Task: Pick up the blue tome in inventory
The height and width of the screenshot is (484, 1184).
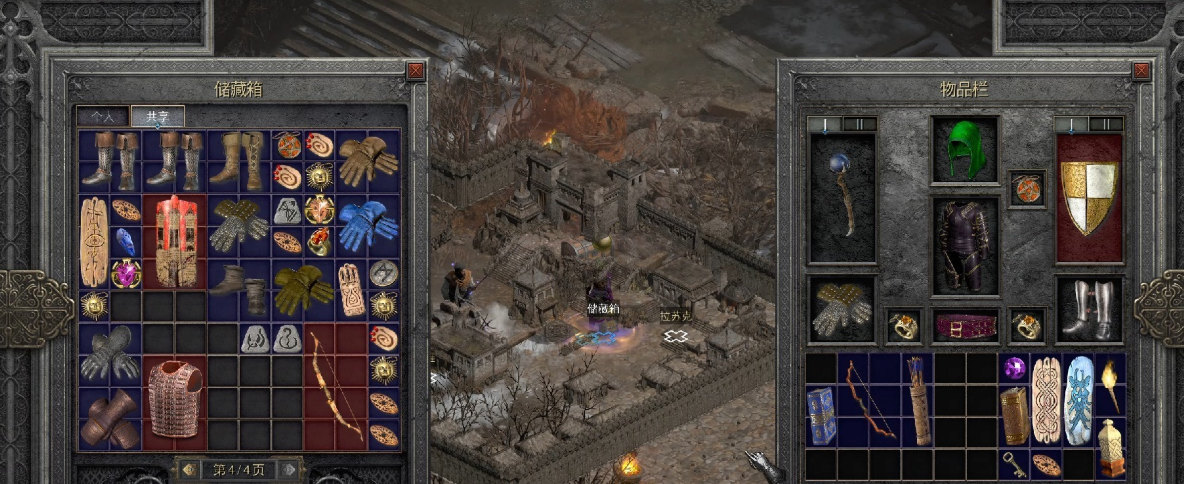Action: (x=821, y=416)
